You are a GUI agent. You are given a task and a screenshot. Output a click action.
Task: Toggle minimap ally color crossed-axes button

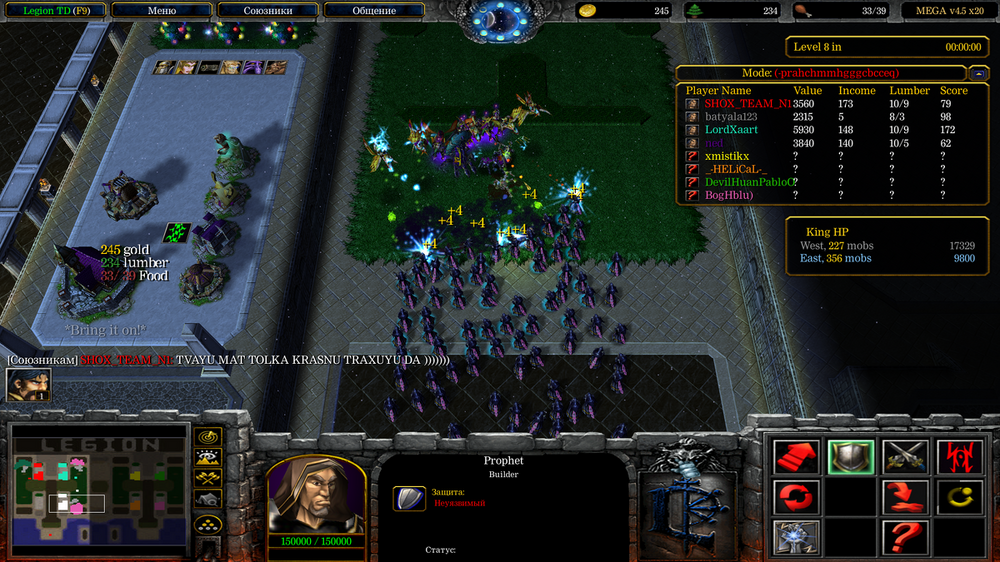pyautogui.click(x=207, y=479)
